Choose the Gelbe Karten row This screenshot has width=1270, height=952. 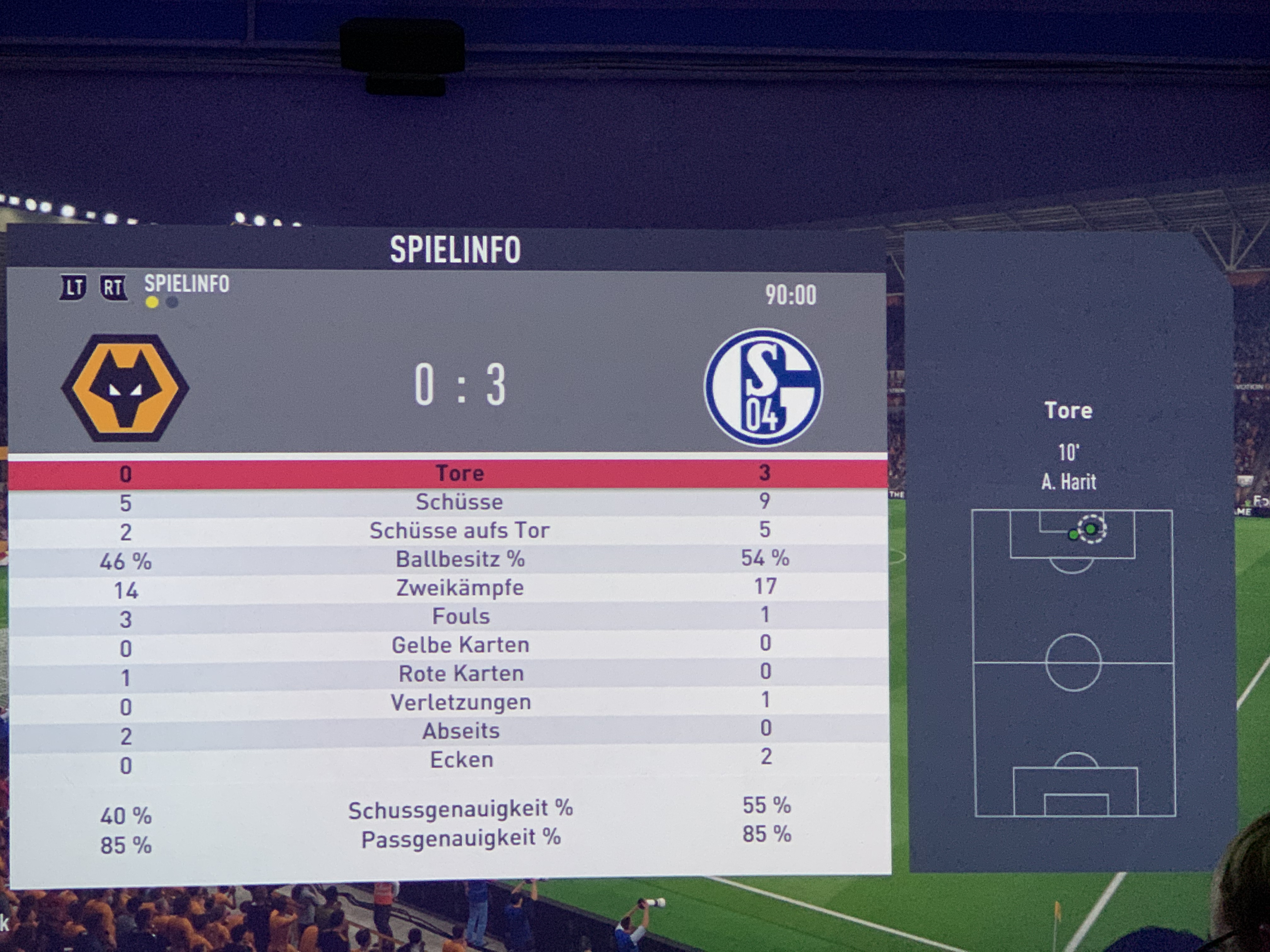(x=461, y=645)
